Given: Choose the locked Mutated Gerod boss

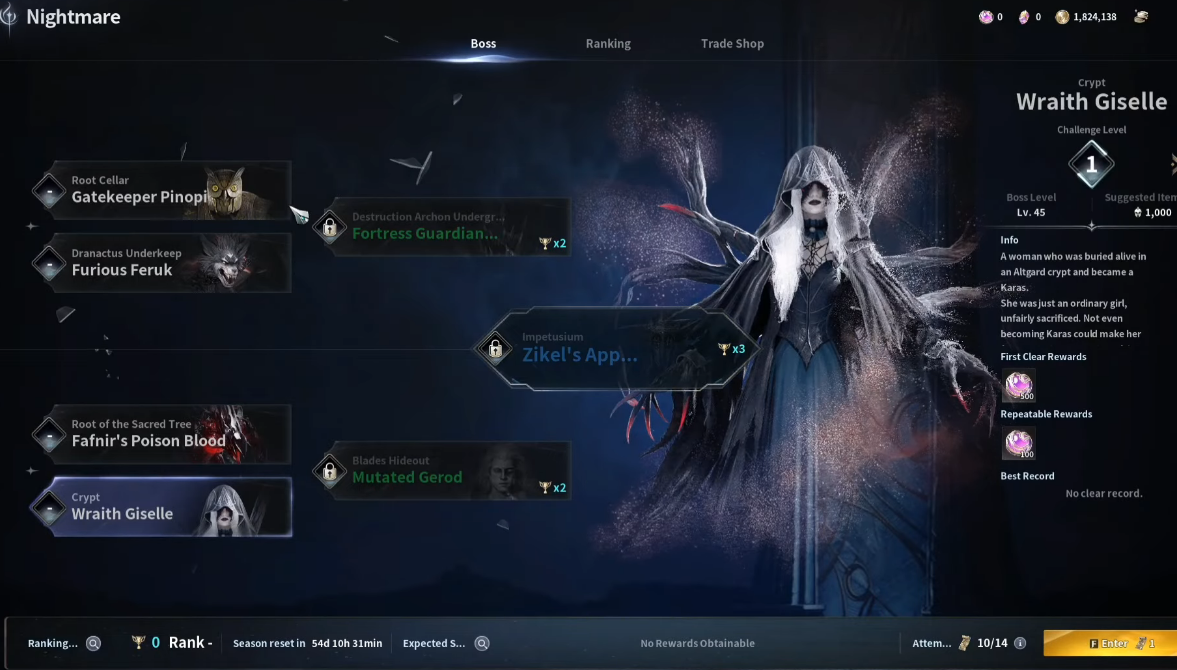Looking at the screenshot, I should (443, 471).
